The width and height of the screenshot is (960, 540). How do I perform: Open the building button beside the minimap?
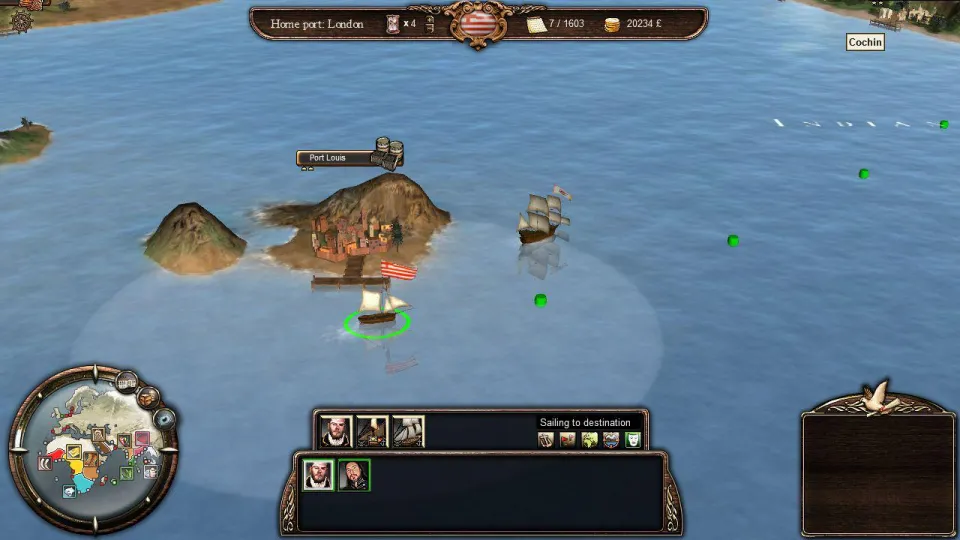126,381
